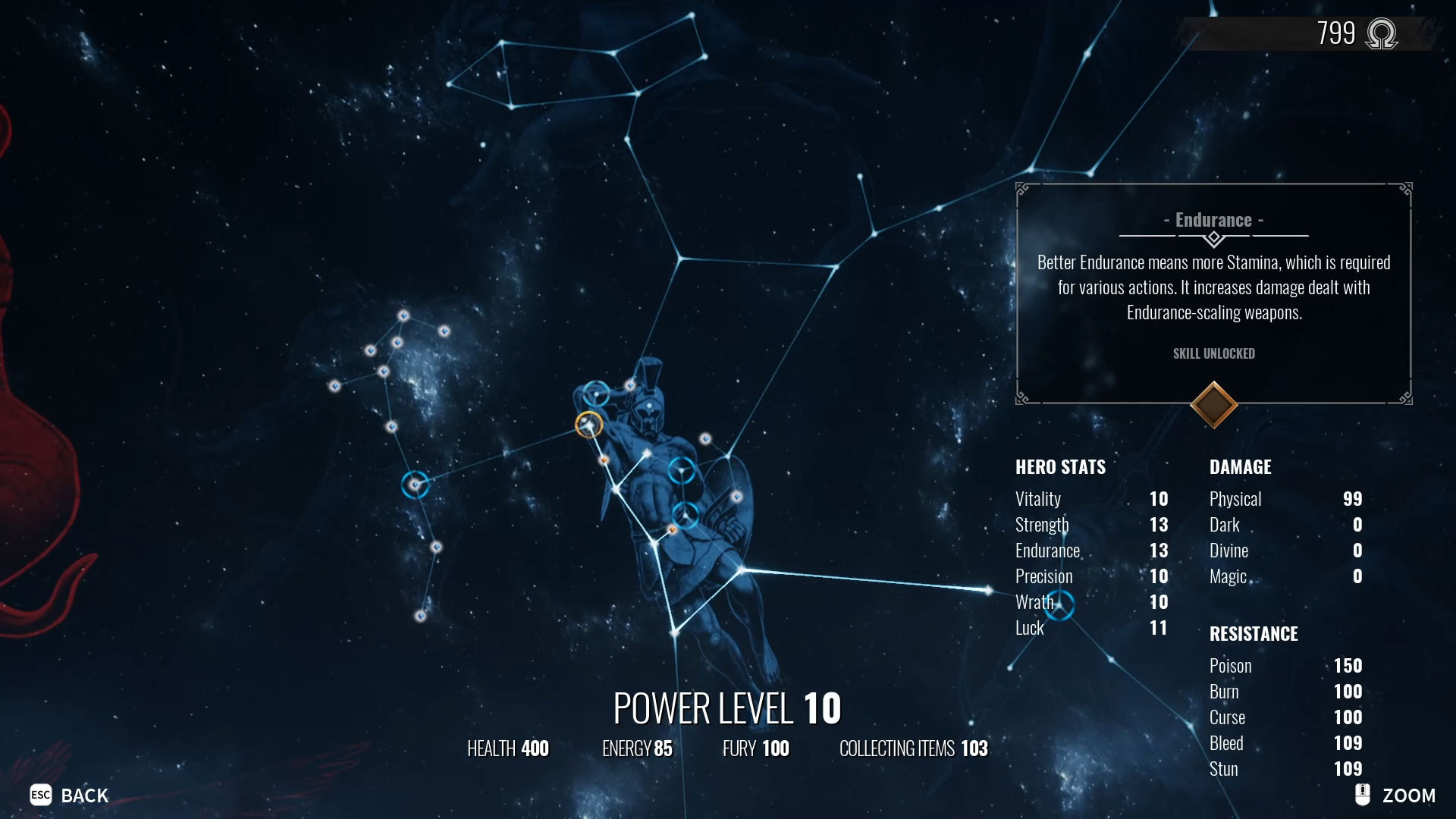Choose the blue-ringed node in the left constellation
This screenshot has width=1456, height=819.
click(x=415, y=485)
